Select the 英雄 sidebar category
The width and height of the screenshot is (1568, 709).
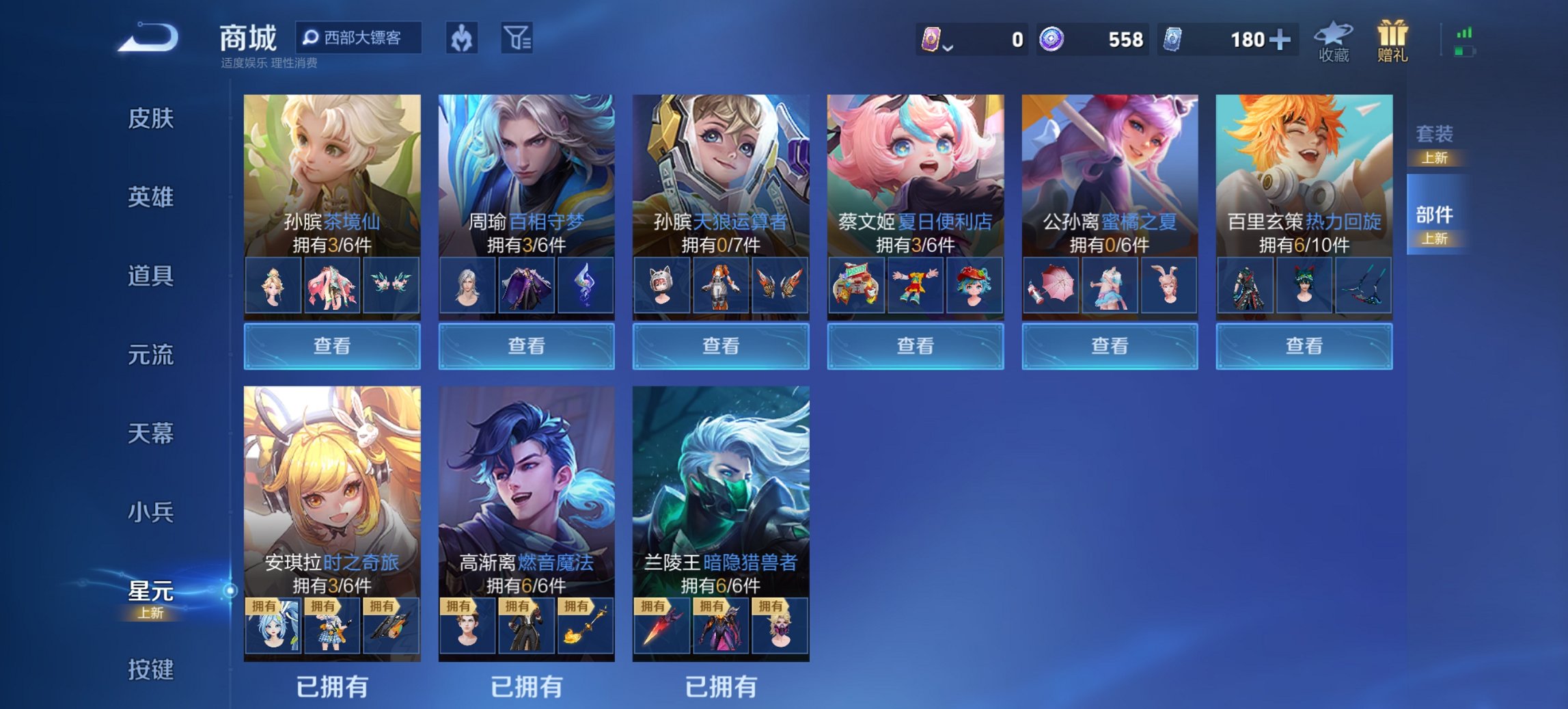(x=152, y=197)
